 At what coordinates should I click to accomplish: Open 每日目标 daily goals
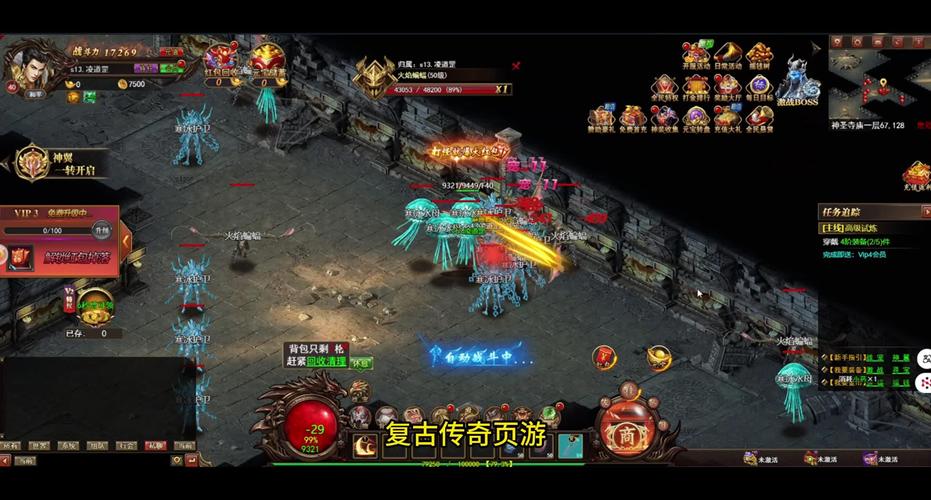point(759,87)
